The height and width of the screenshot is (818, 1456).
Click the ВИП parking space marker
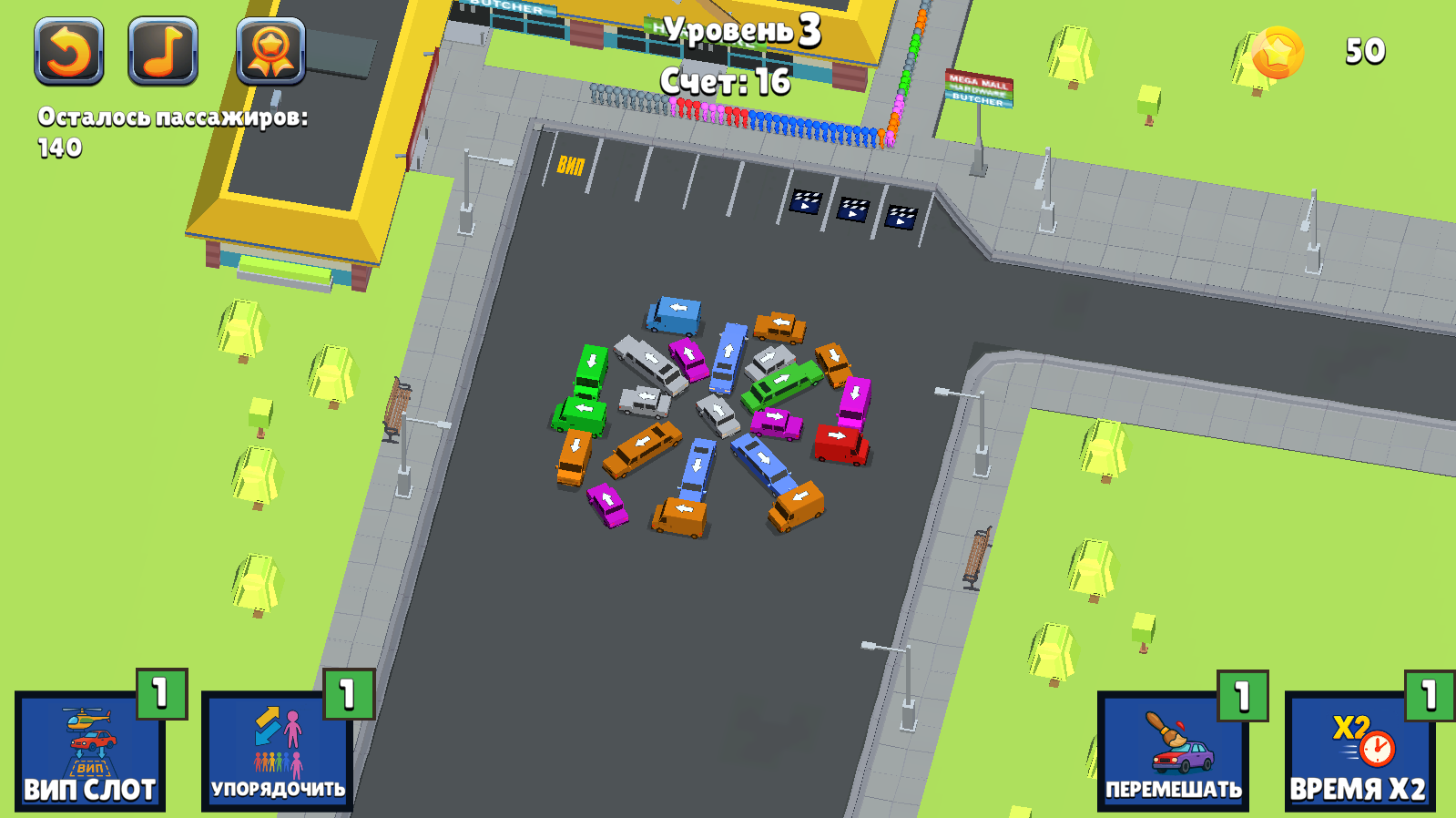tap(572, 166)
